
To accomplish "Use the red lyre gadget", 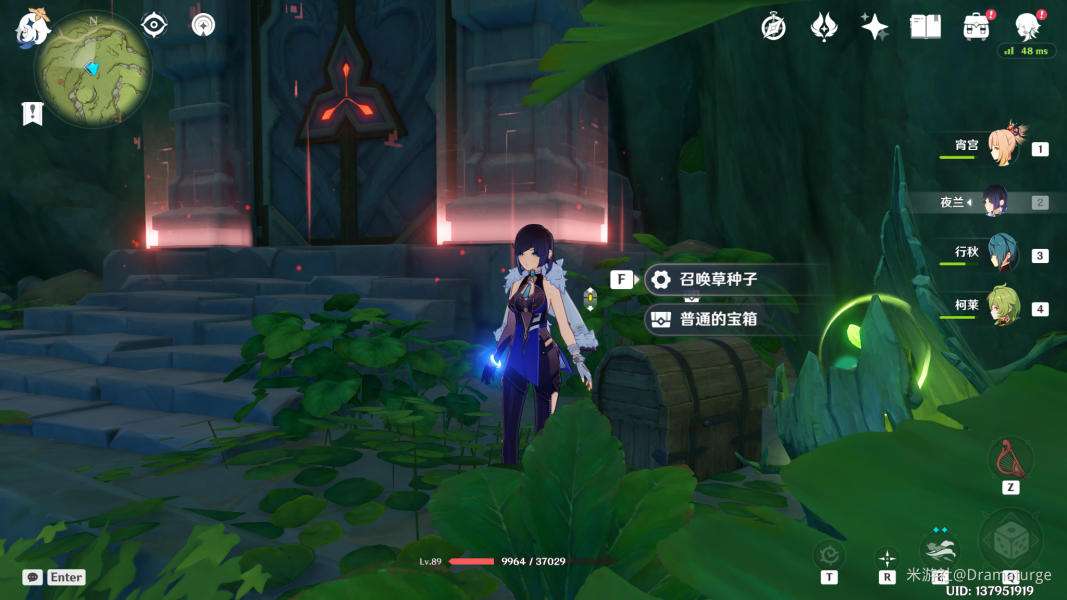I will point(1010,459).
